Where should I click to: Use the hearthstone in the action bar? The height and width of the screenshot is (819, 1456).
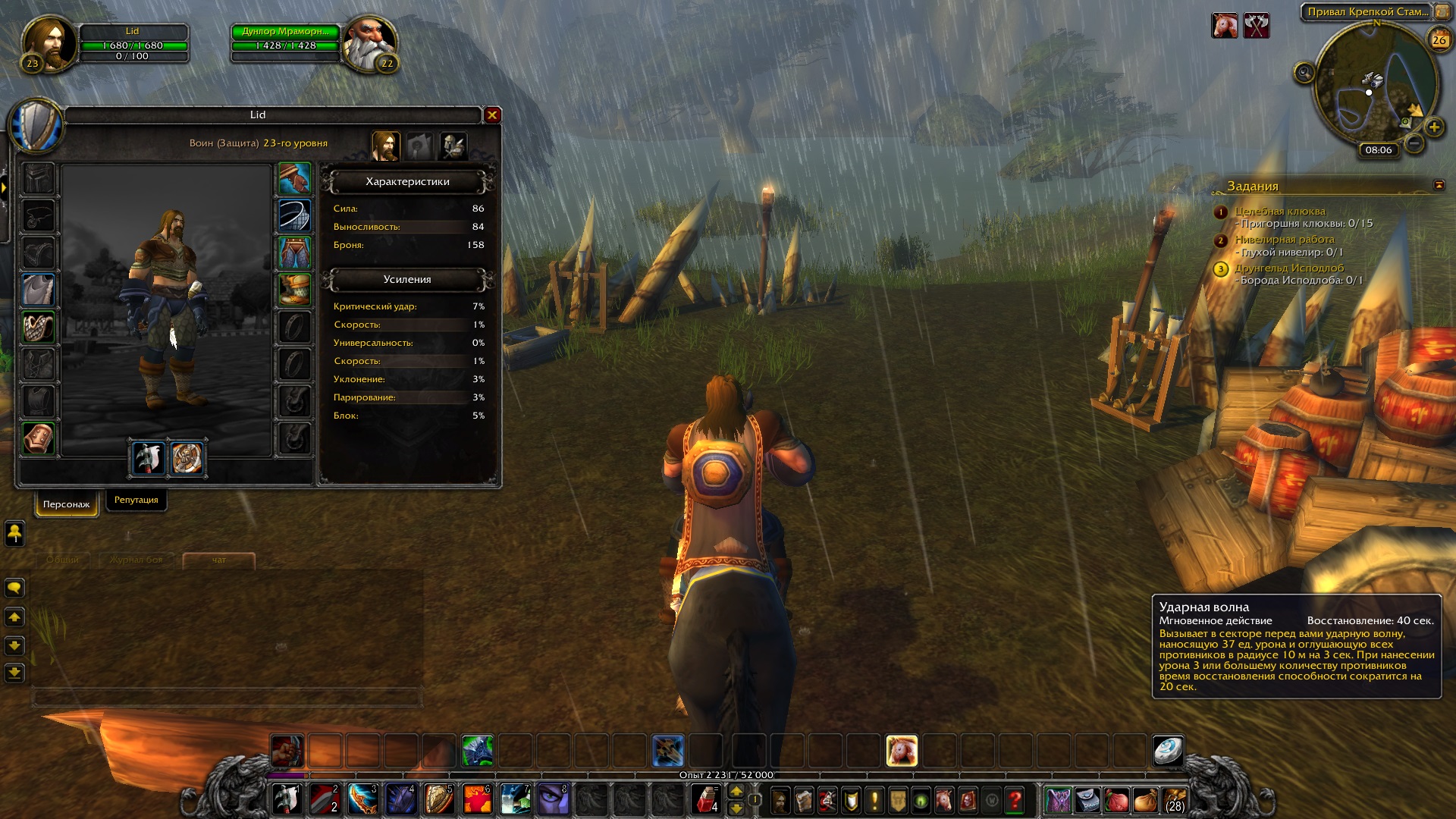tap(1168, 751)
